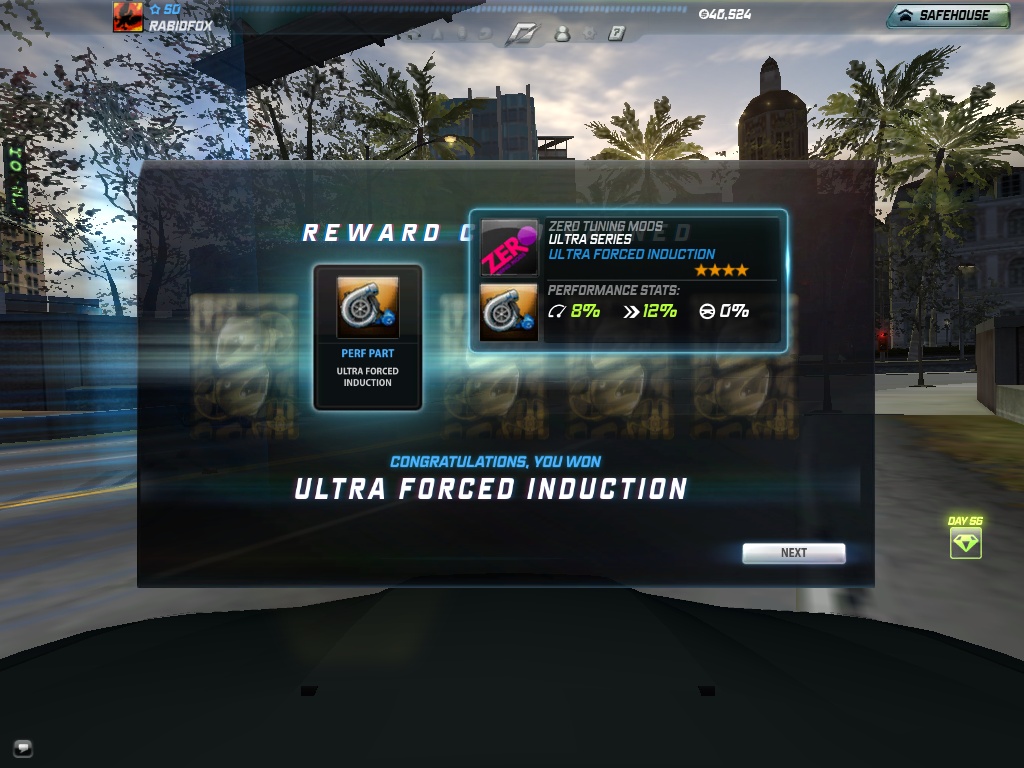
Task: Open the Day 56 gem reward icon
Action: 965,543
